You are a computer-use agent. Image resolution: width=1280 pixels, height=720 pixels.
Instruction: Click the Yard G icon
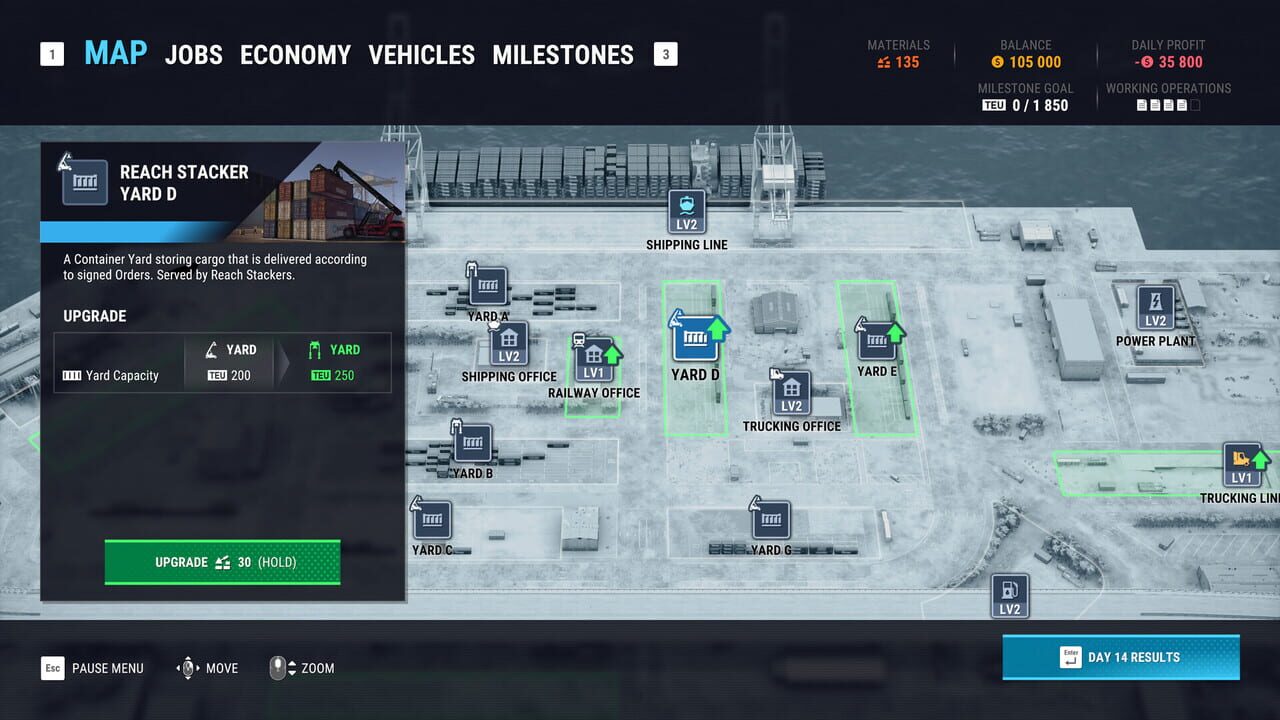[x=771, y=519]
